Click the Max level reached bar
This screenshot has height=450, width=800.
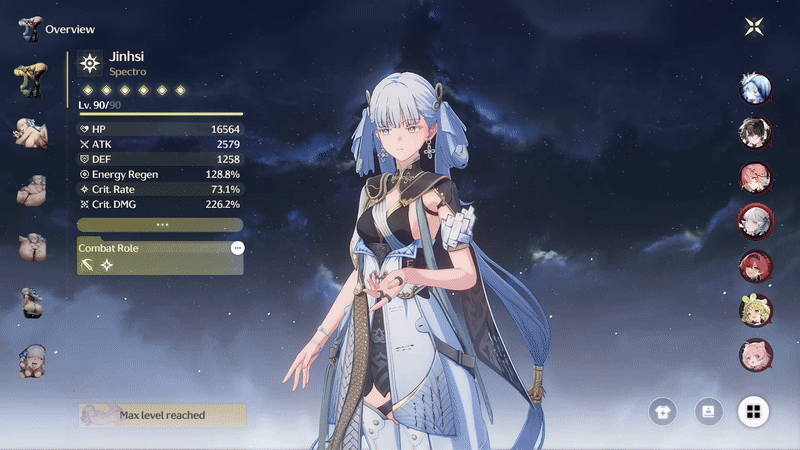pyautogui.click(x=162, y=415)
